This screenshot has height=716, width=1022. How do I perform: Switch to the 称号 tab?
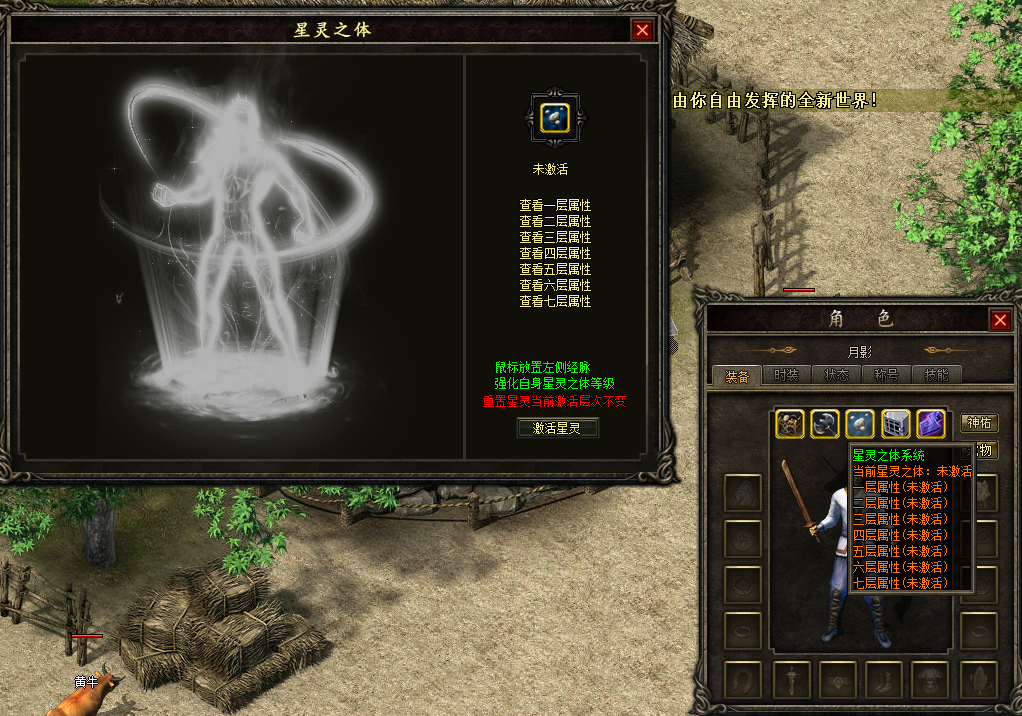point(886,376)
